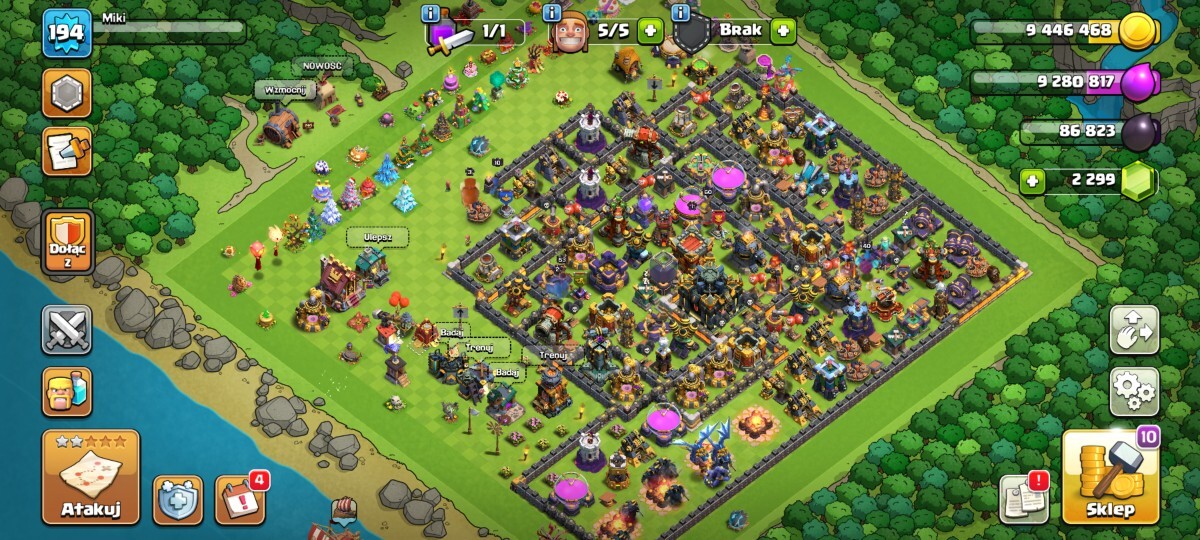Open the settings gear menu
Viewport: 1200px width, 540px height.
(x=1134, y=391)
